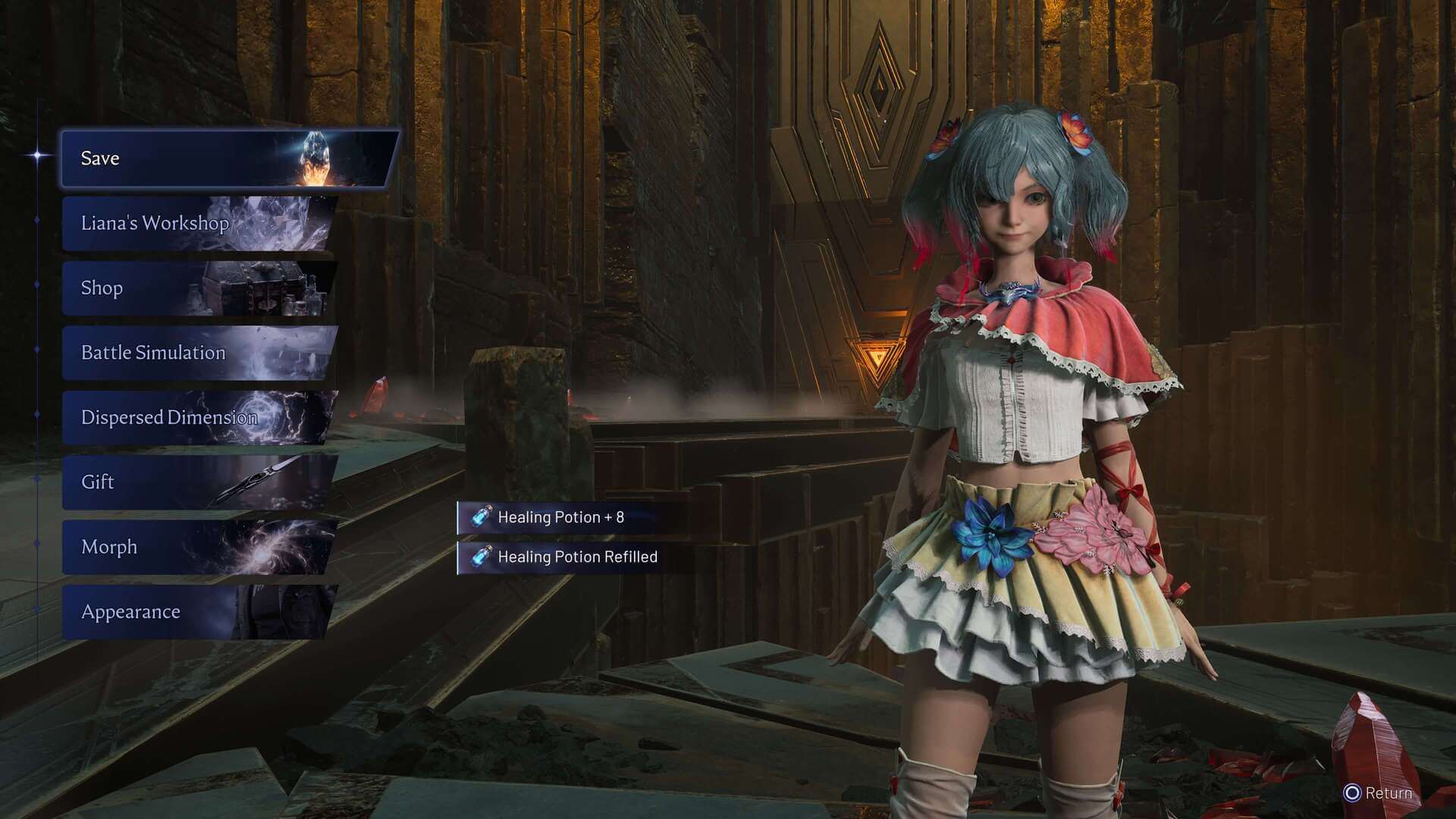Choose Battle Simulation
This screenshot has width=1456, height=819.
[x=197, y=353]
